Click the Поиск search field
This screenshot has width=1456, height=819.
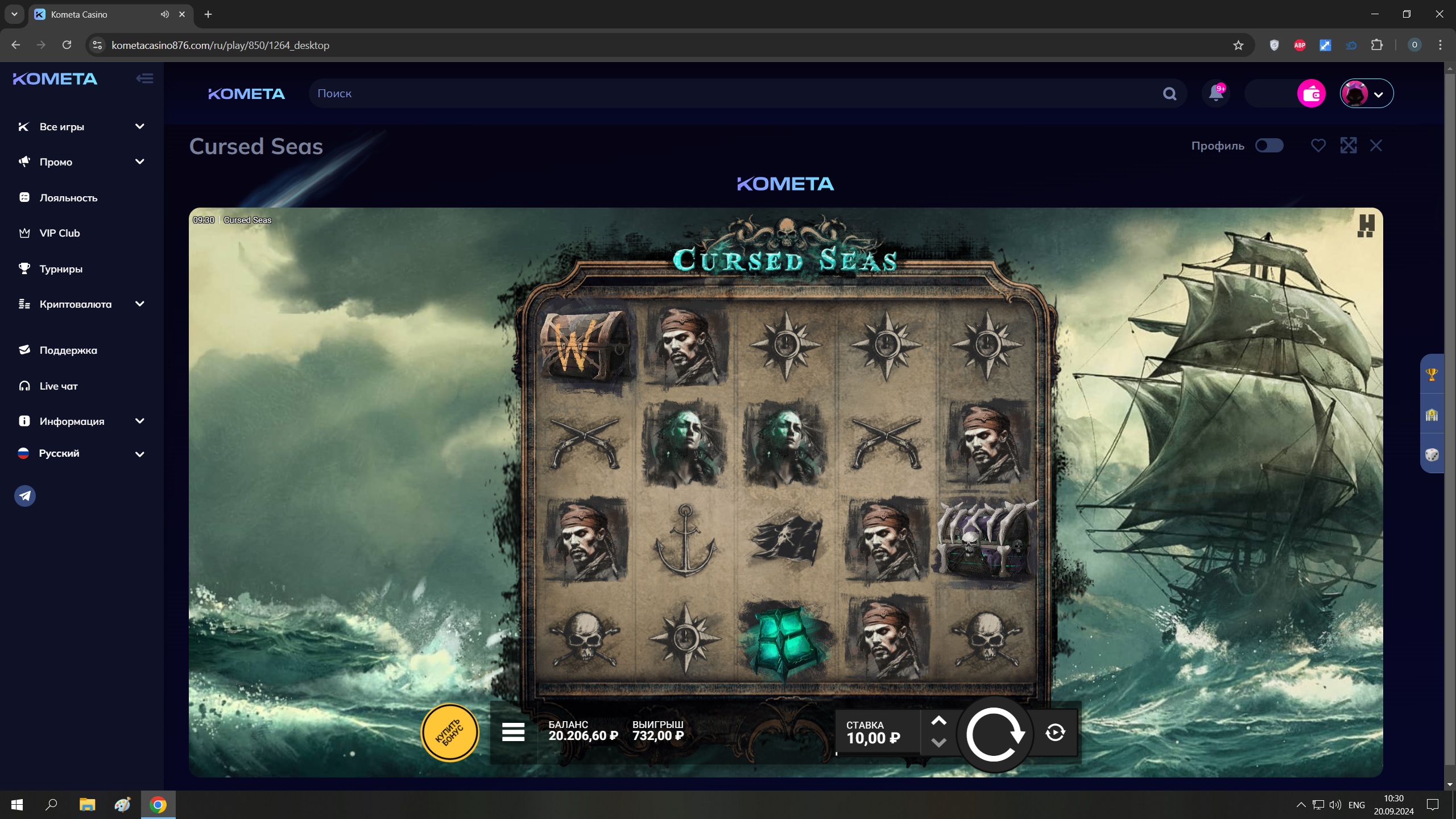[x=734, y=94]
